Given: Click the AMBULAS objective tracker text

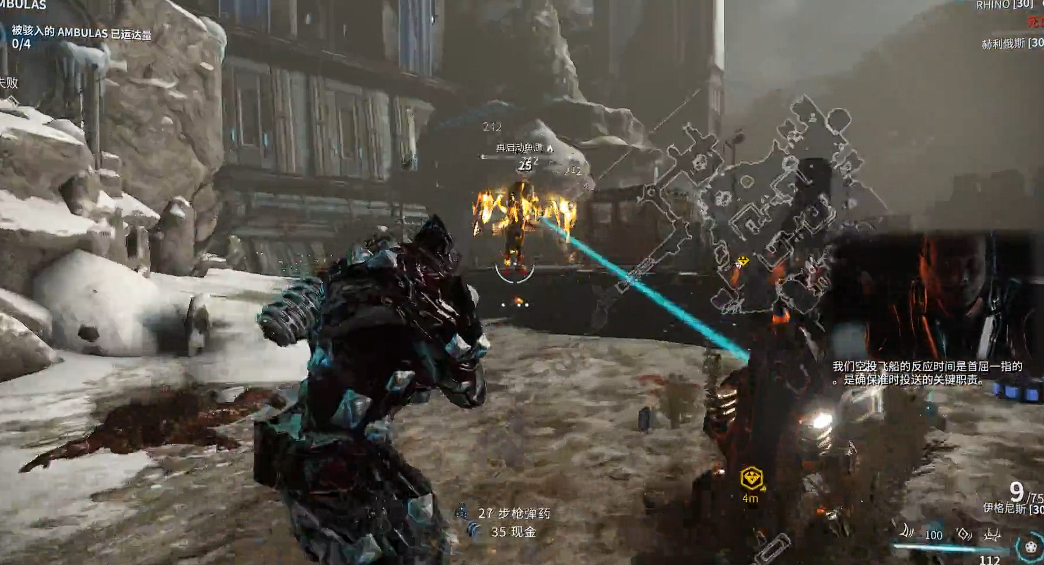Looking at the screenshot, I should 82,35.
